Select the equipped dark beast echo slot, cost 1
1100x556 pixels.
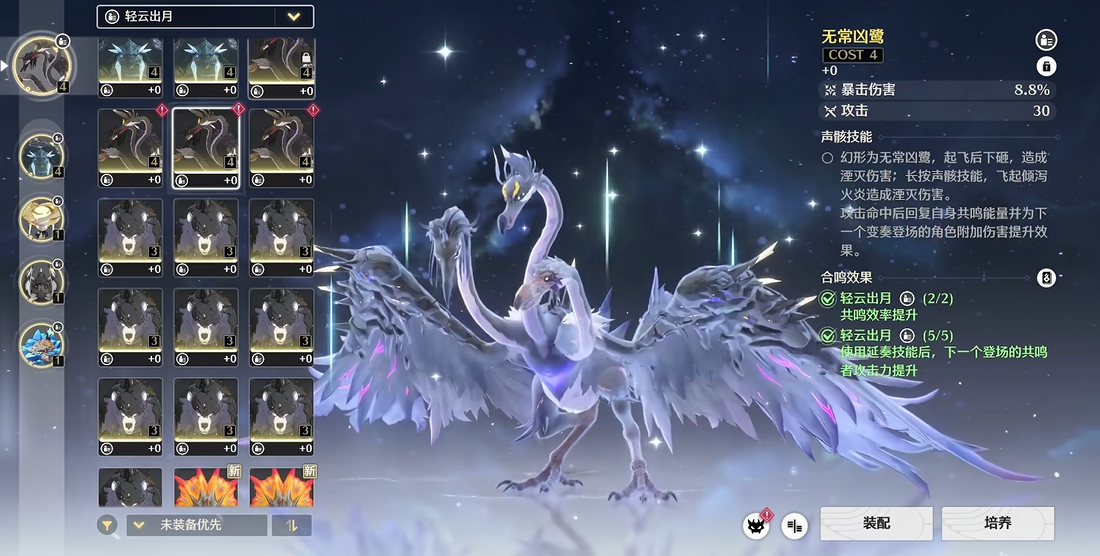[x=42, y=281]
